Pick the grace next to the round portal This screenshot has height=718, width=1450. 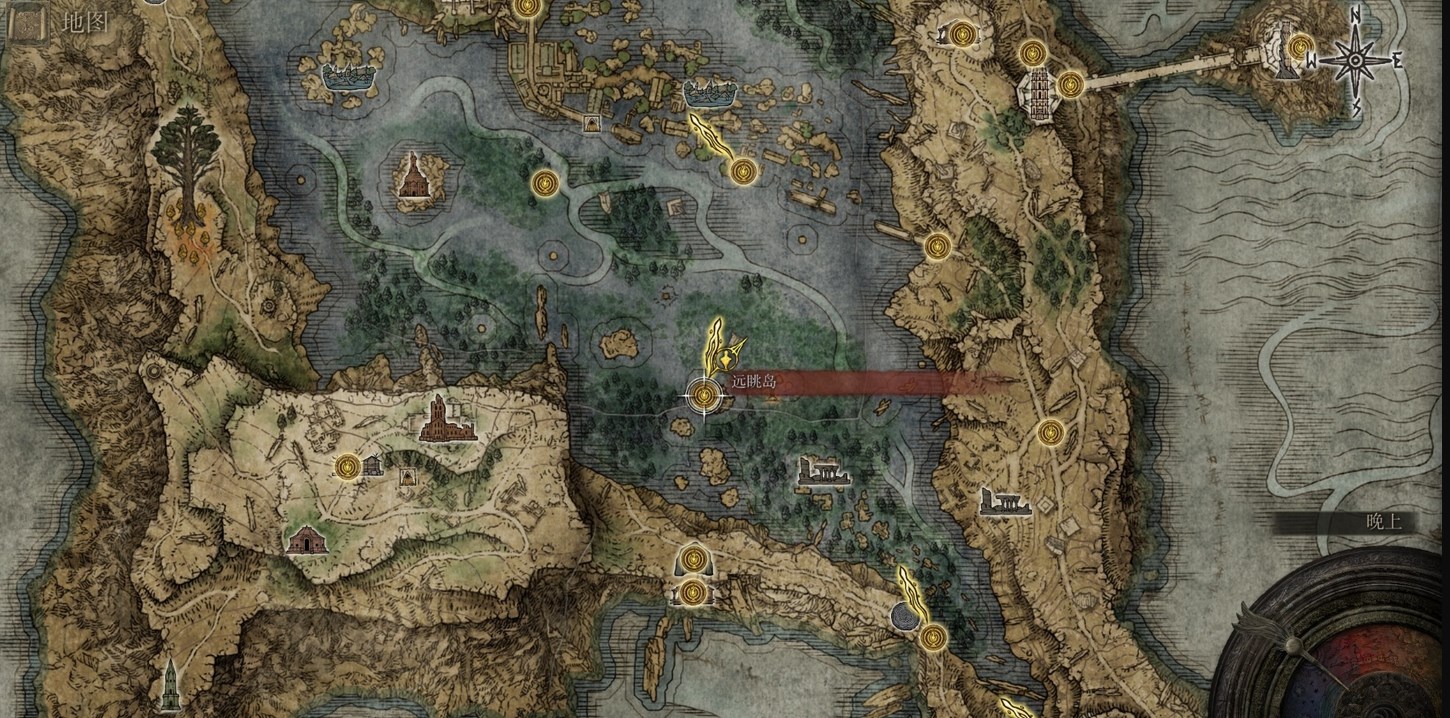[933, 636]
